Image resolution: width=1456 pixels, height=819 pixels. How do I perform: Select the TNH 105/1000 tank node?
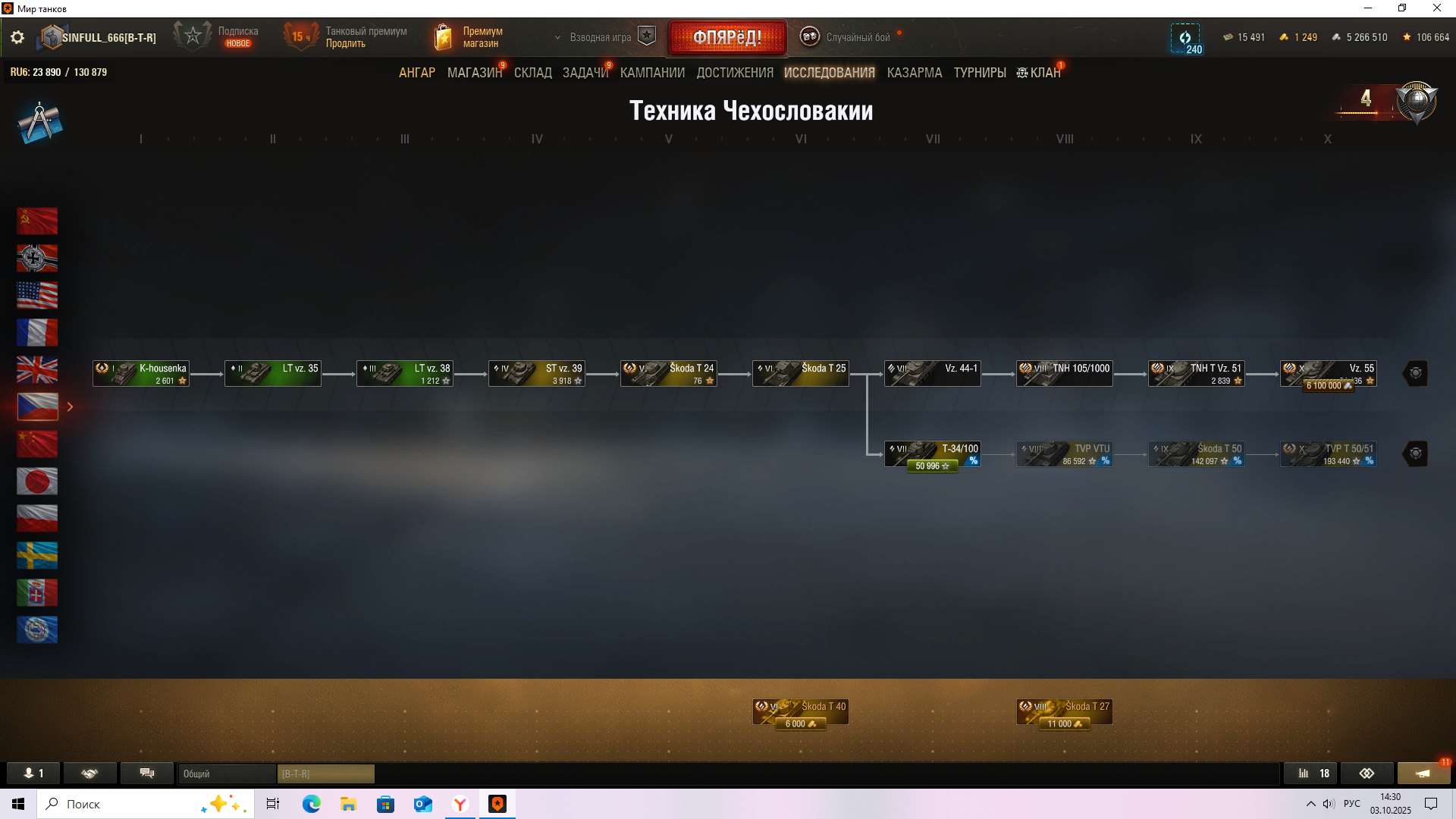[1064, 374]
